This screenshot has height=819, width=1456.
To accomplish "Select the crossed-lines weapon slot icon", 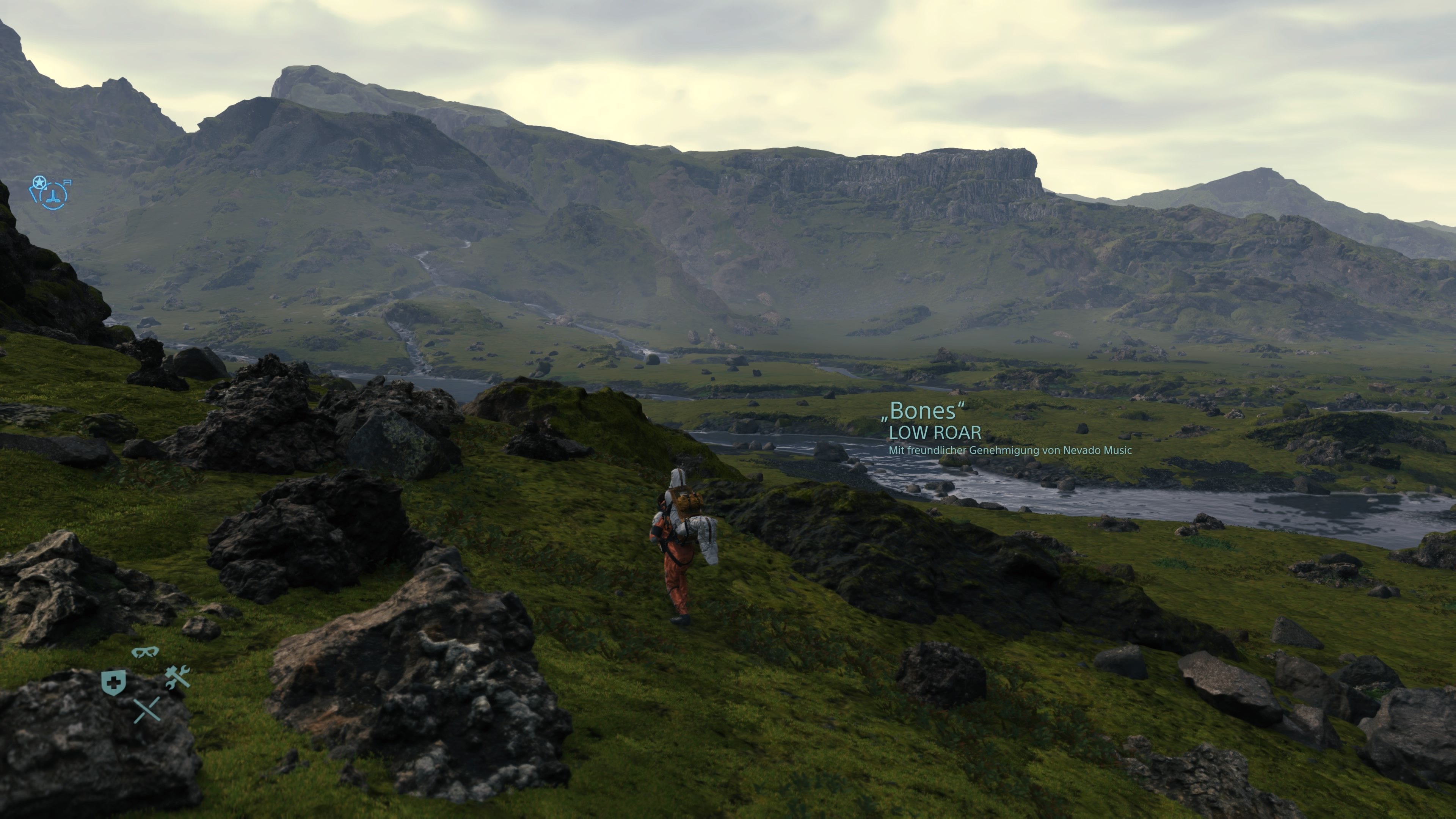I will point(147,710).
